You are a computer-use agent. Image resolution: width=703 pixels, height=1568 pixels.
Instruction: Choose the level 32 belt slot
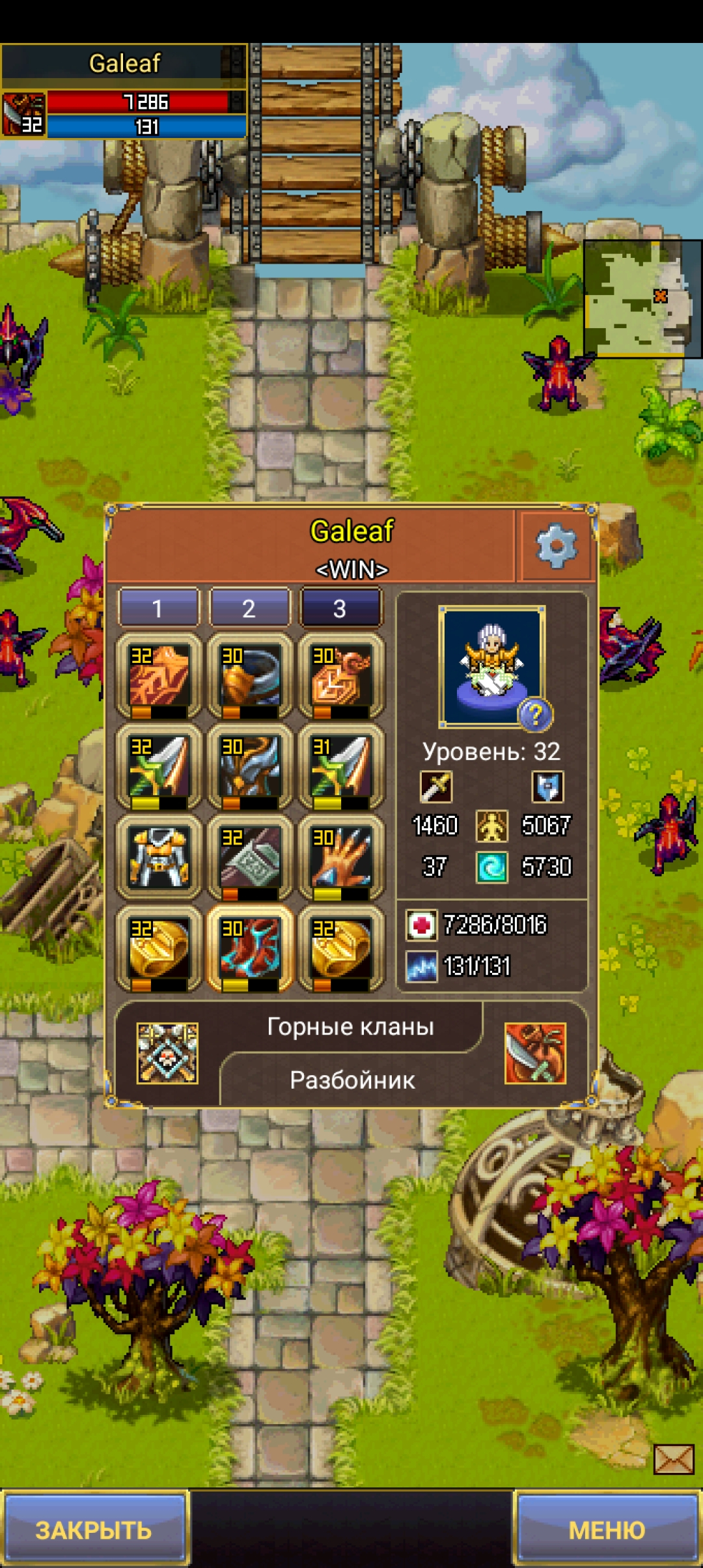coord(250,858)
